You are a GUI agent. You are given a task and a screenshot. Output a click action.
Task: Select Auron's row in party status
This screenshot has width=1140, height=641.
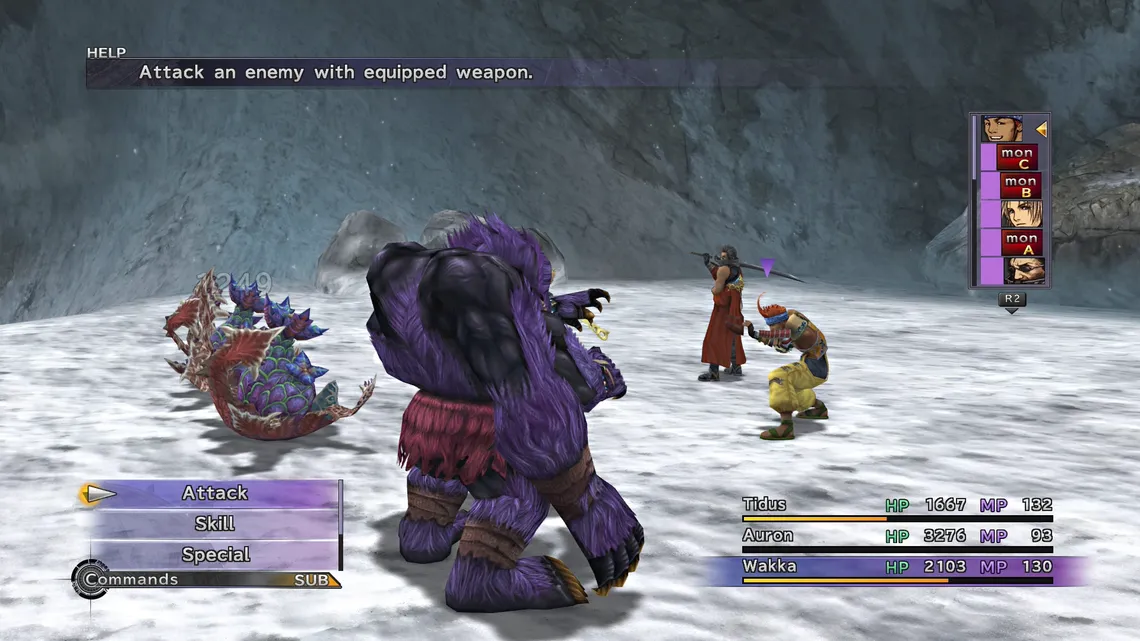[896, 536]
